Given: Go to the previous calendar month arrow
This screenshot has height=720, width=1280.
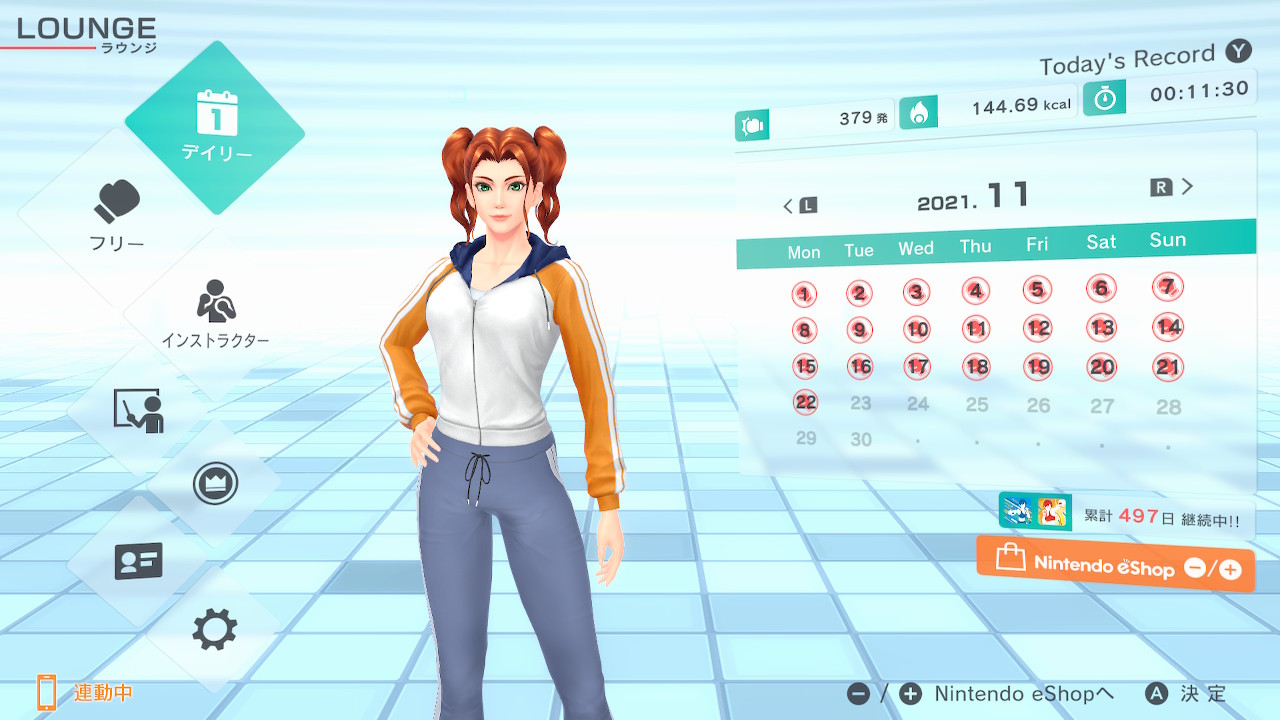Looking at the screenshot, I should pos(798,206).
